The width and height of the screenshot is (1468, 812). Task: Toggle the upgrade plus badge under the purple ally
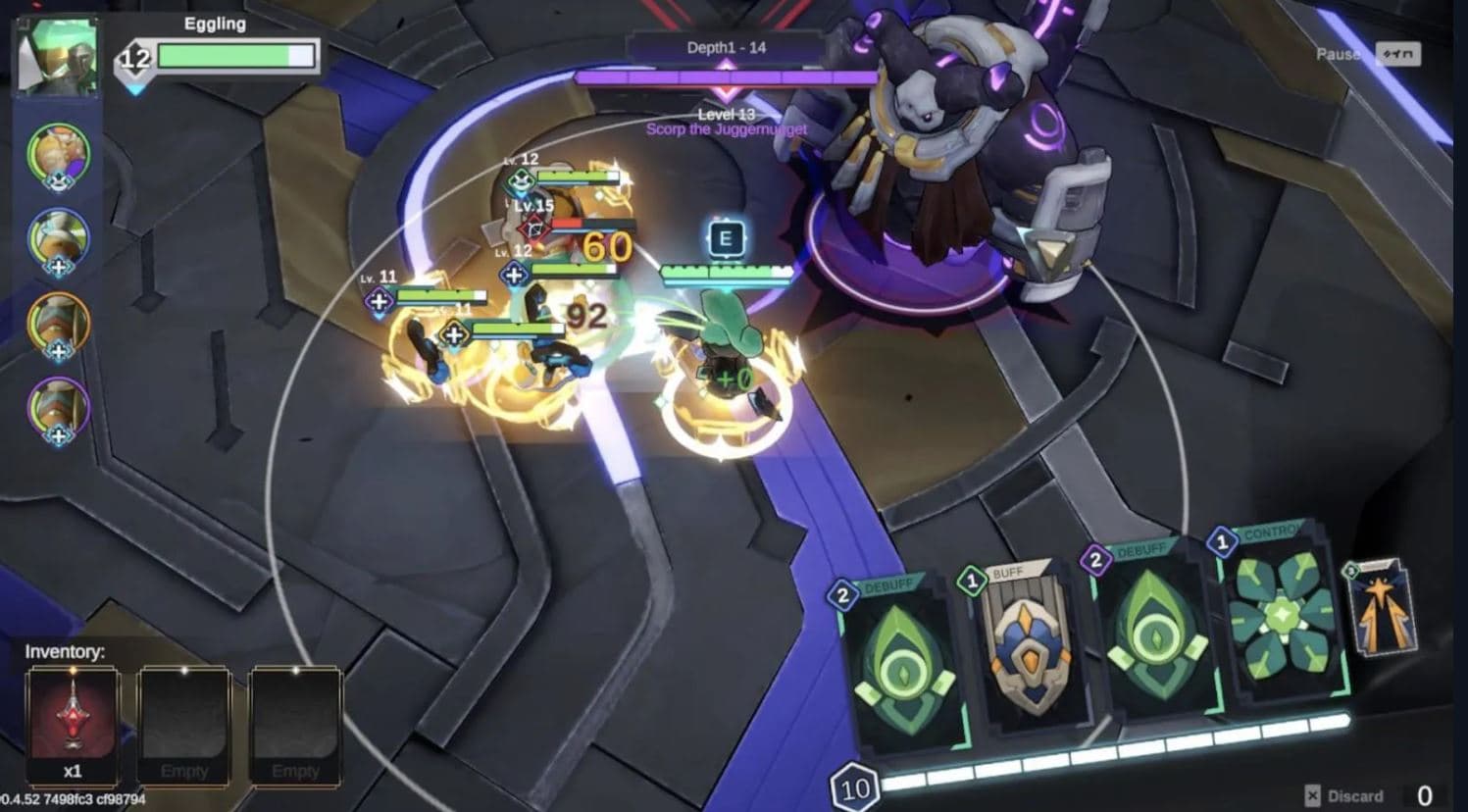(x=61, y=435)
